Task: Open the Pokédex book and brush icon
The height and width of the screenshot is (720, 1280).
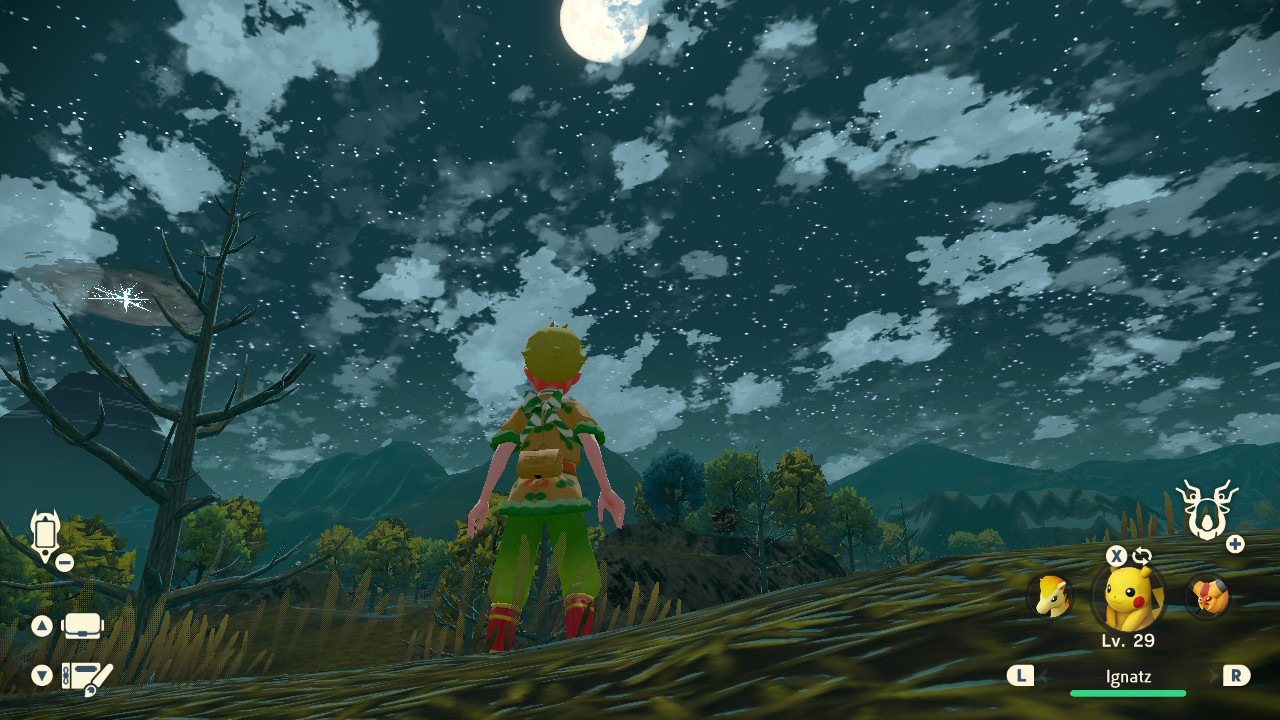Action: (86, 678)
